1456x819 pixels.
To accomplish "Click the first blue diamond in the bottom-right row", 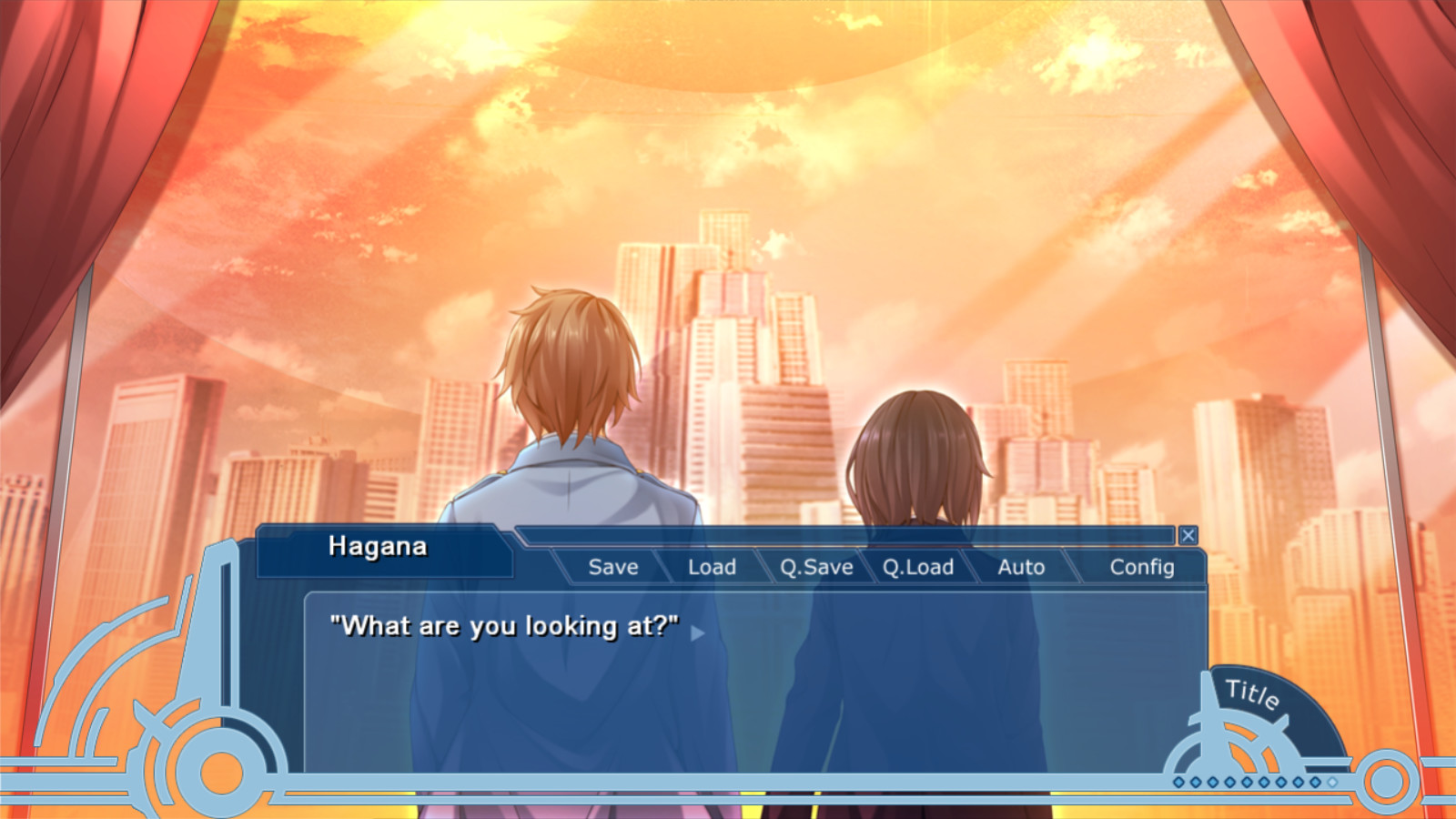I will point(1179,782).
